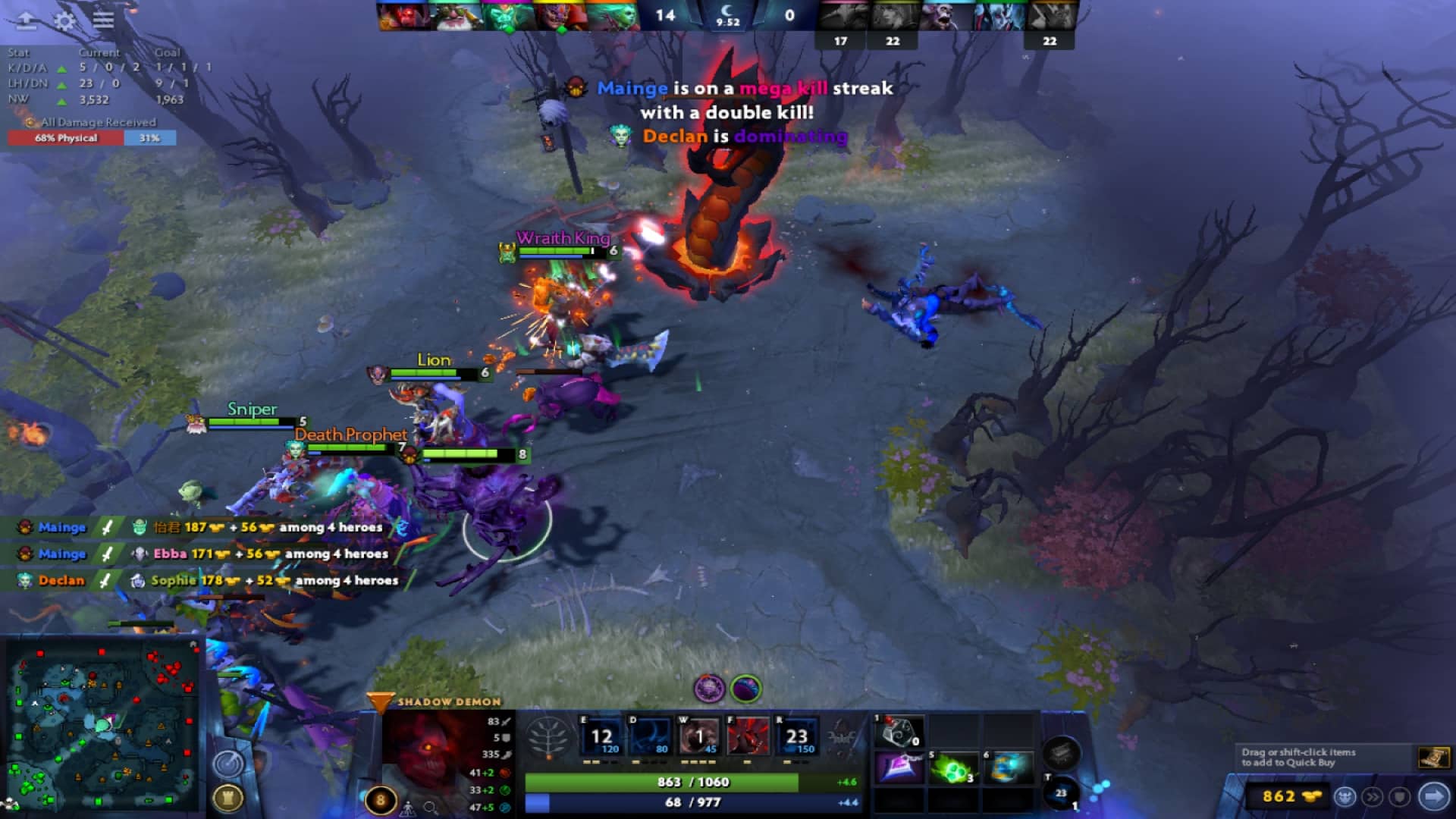Open the hamburger menu in the top-left corner
Image resolution: width=1456 pixels, height=819 pixels.
click(103, 21)
